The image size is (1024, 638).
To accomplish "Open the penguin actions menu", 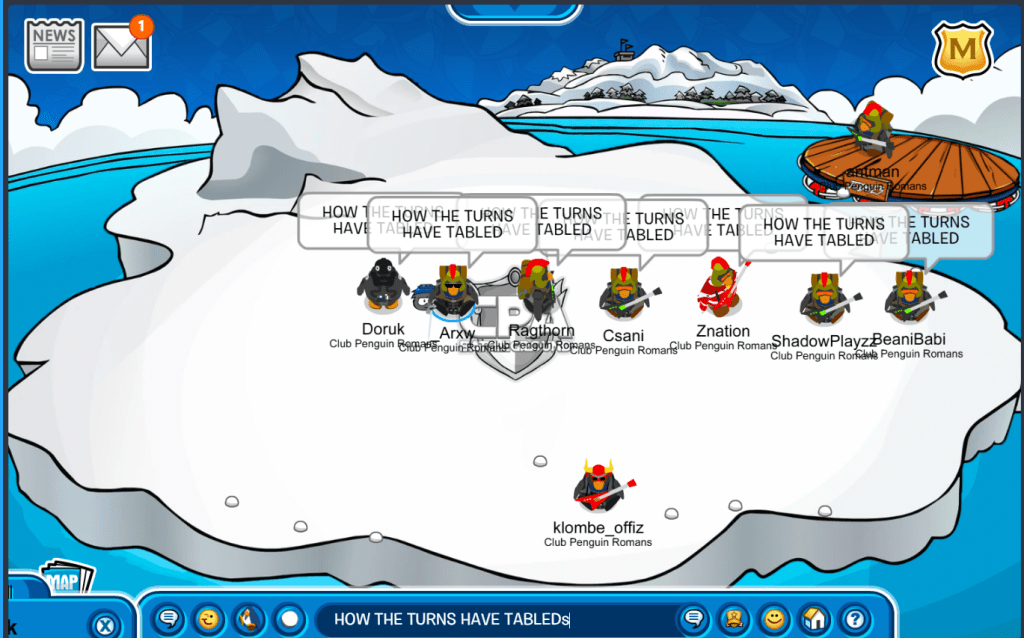I will (249, 619).
